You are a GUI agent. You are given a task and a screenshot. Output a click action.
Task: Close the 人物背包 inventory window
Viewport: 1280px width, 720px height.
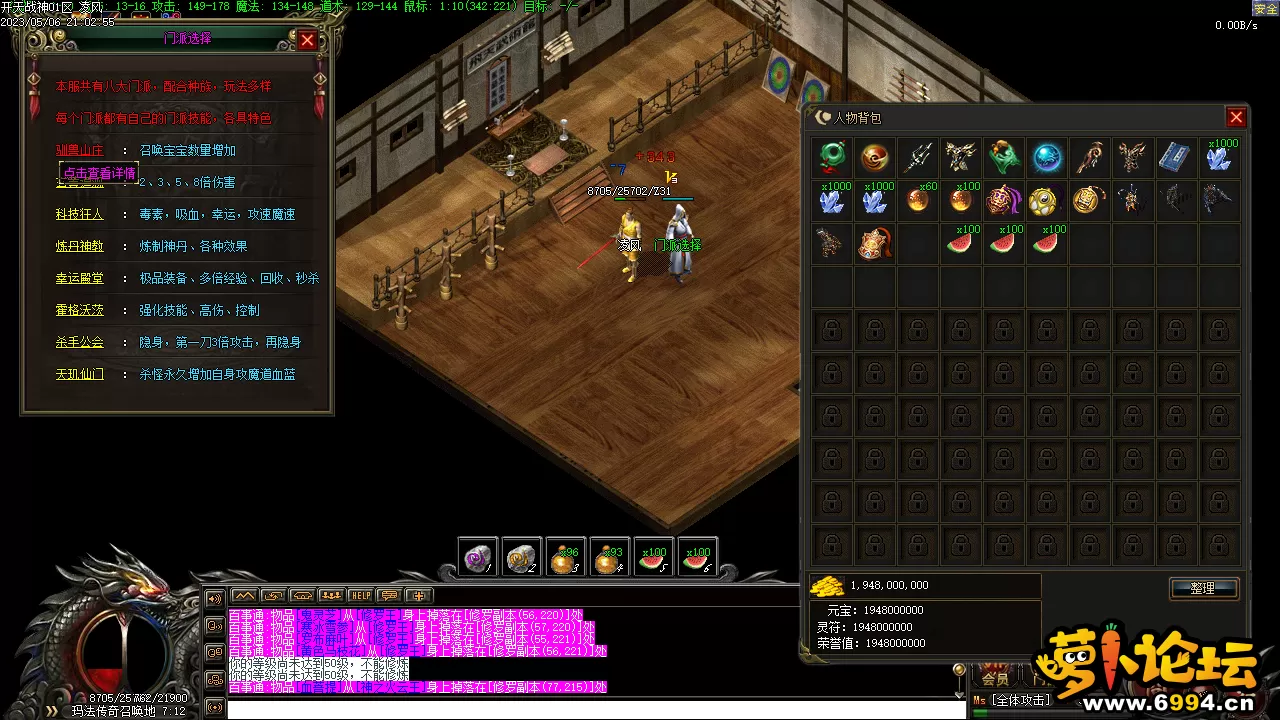(x=1236, y=117)
